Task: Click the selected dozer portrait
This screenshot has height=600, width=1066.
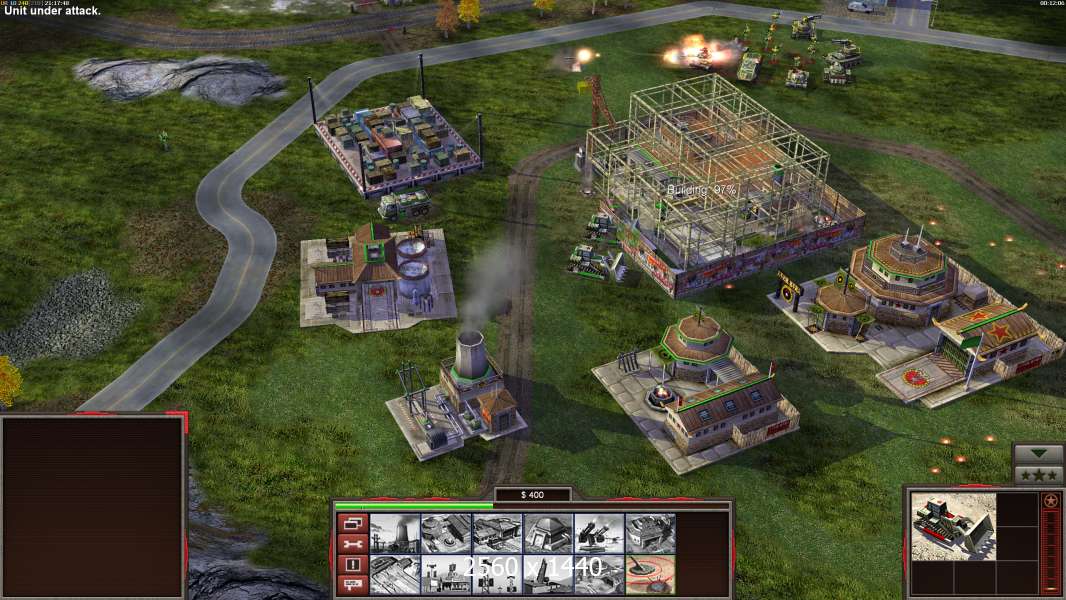Action: (953, 526)
